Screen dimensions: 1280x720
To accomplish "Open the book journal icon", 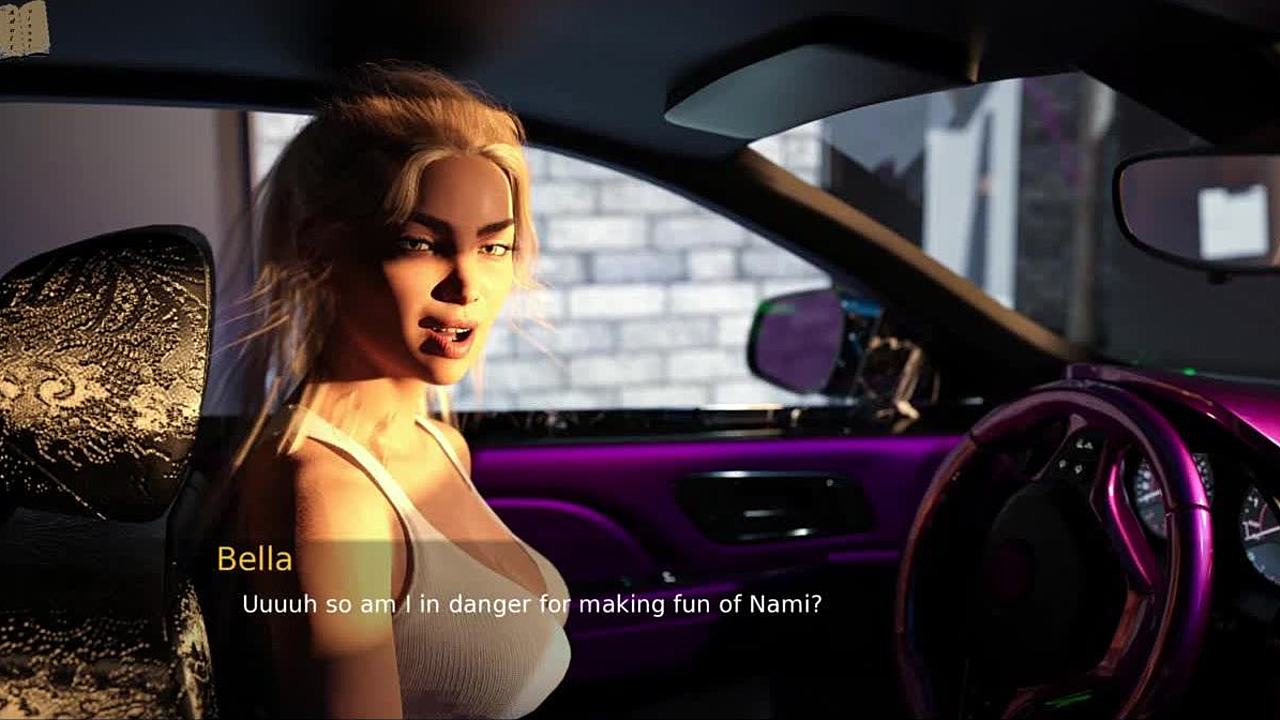I will 23,28.
